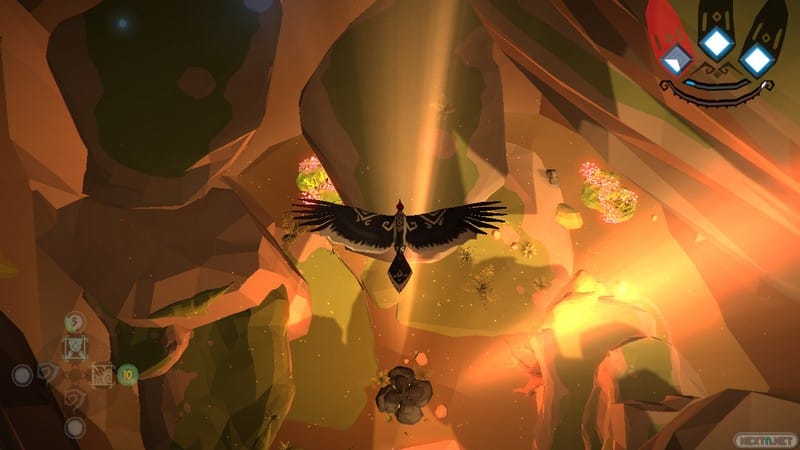Select the framed shield item with count 5
Image resolution: width=800 pixels, height=450 pixels.
click(75, 348)
